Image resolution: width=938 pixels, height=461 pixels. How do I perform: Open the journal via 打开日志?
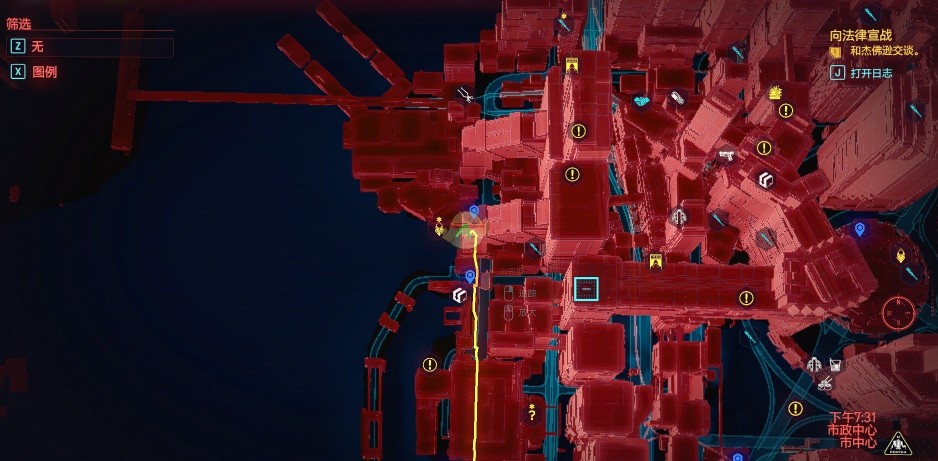click(x=870, y=72)
